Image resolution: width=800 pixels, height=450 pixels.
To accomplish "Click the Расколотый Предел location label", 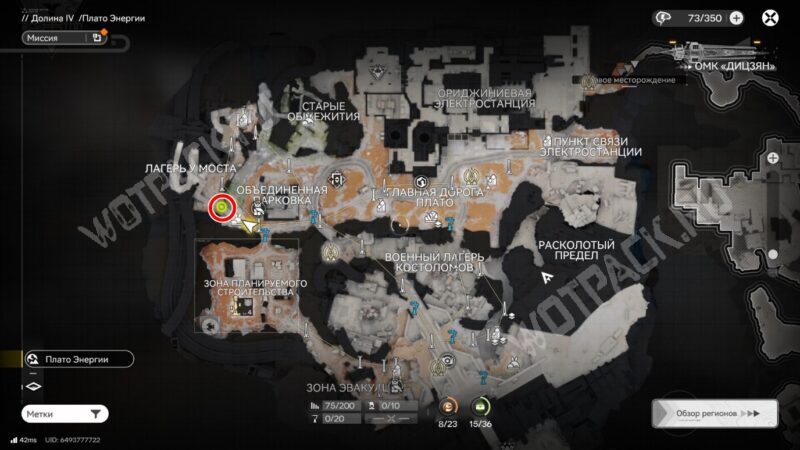I will [x=568, y=250].
